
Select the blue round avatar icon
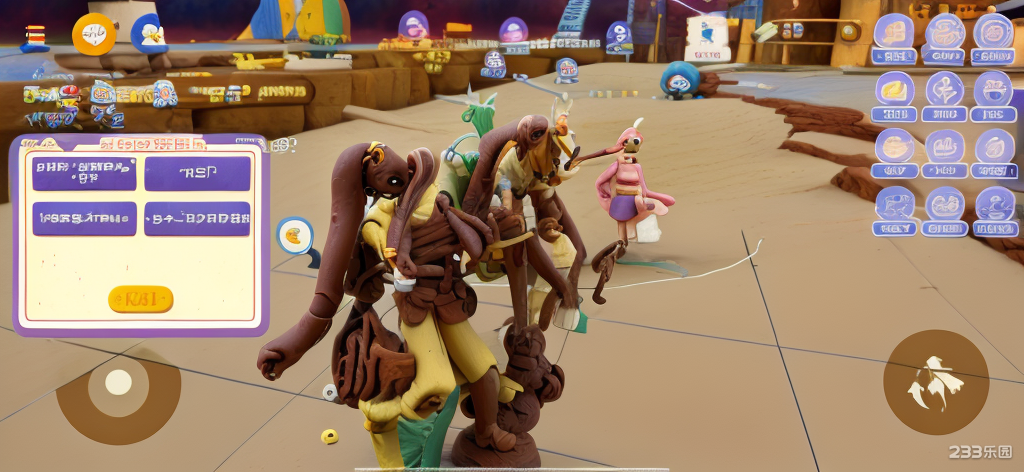pos(149,34)
